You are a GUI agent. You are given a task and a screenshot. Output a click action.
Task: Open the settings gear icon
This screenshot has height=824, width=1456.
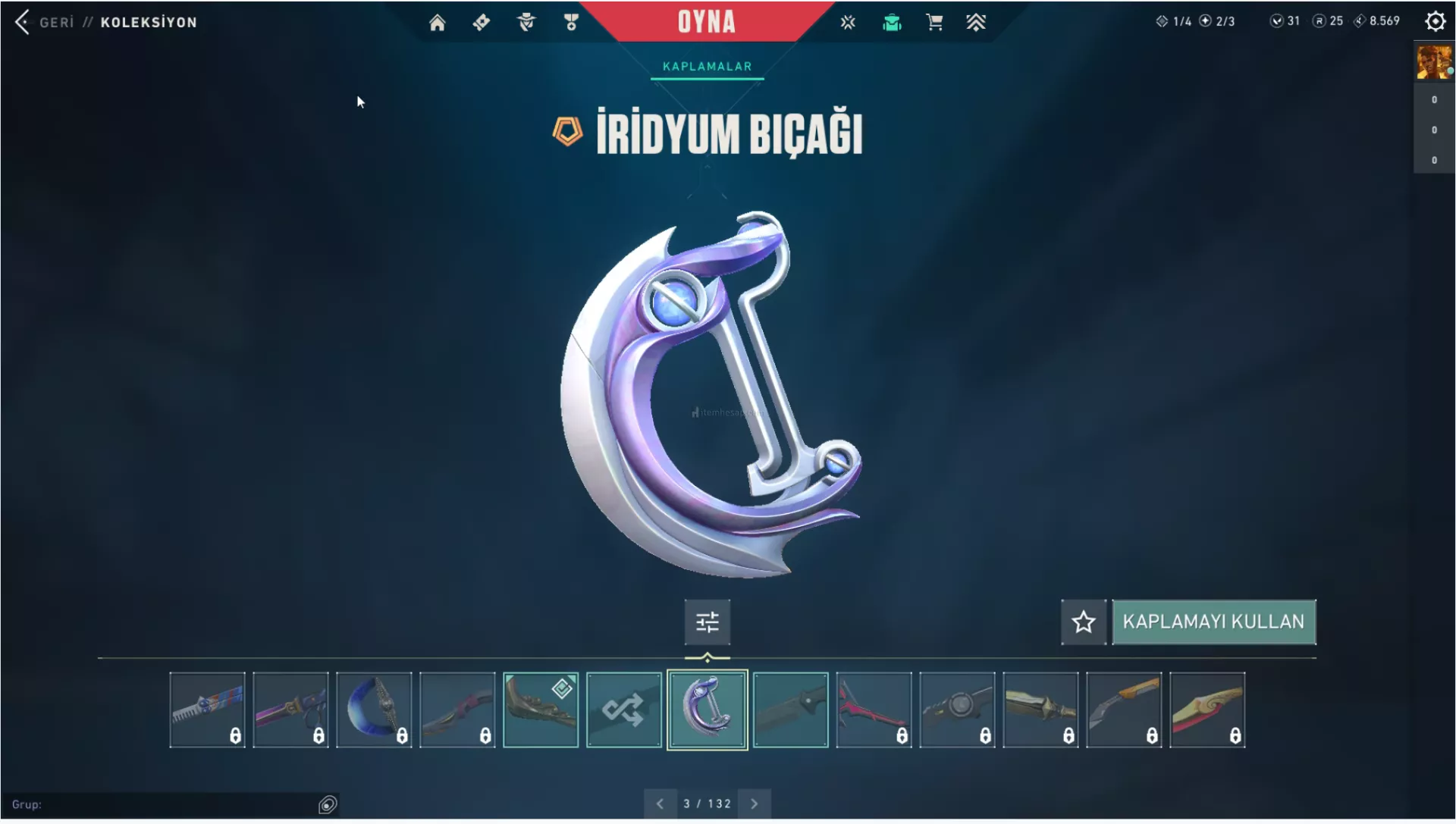[1435, 21]
